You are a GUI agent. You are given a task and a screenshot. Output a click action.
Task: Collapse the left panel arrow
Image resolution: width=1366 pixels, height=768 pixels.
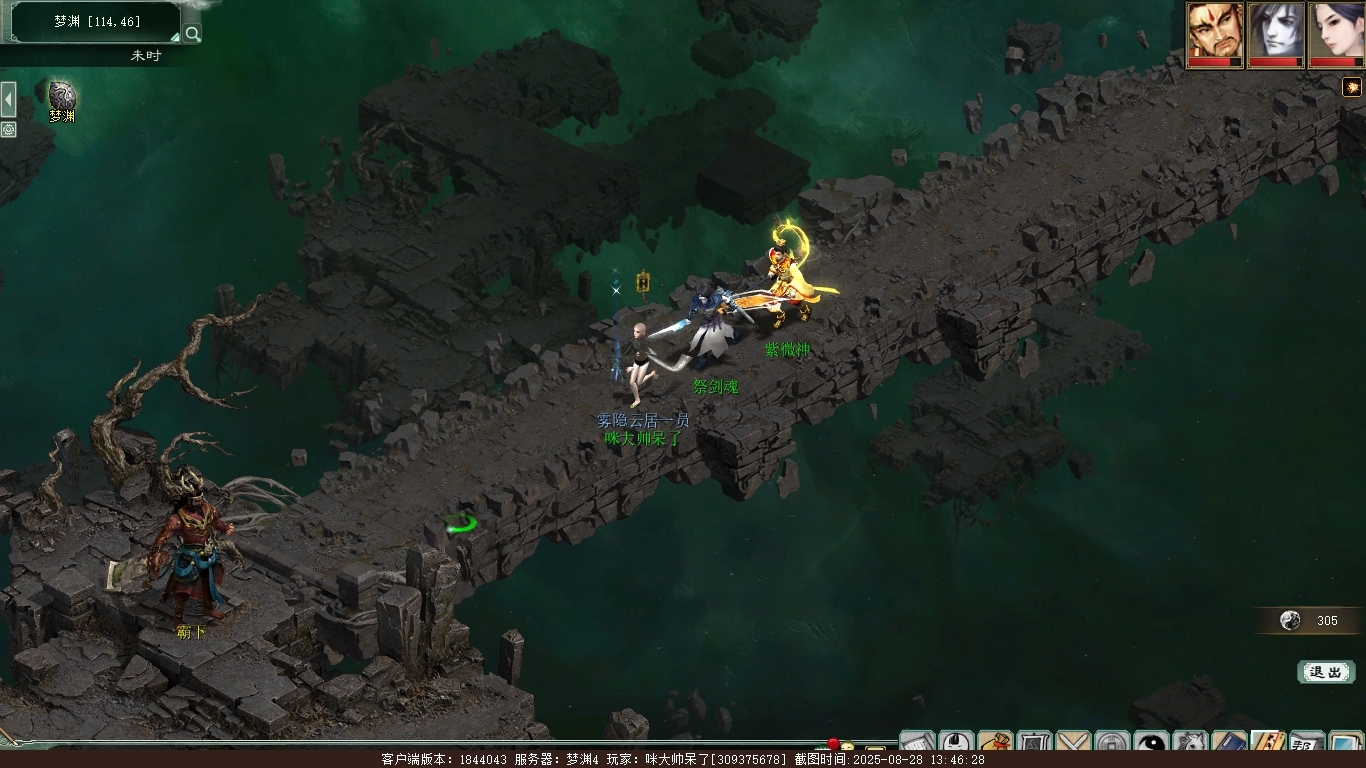8,100
